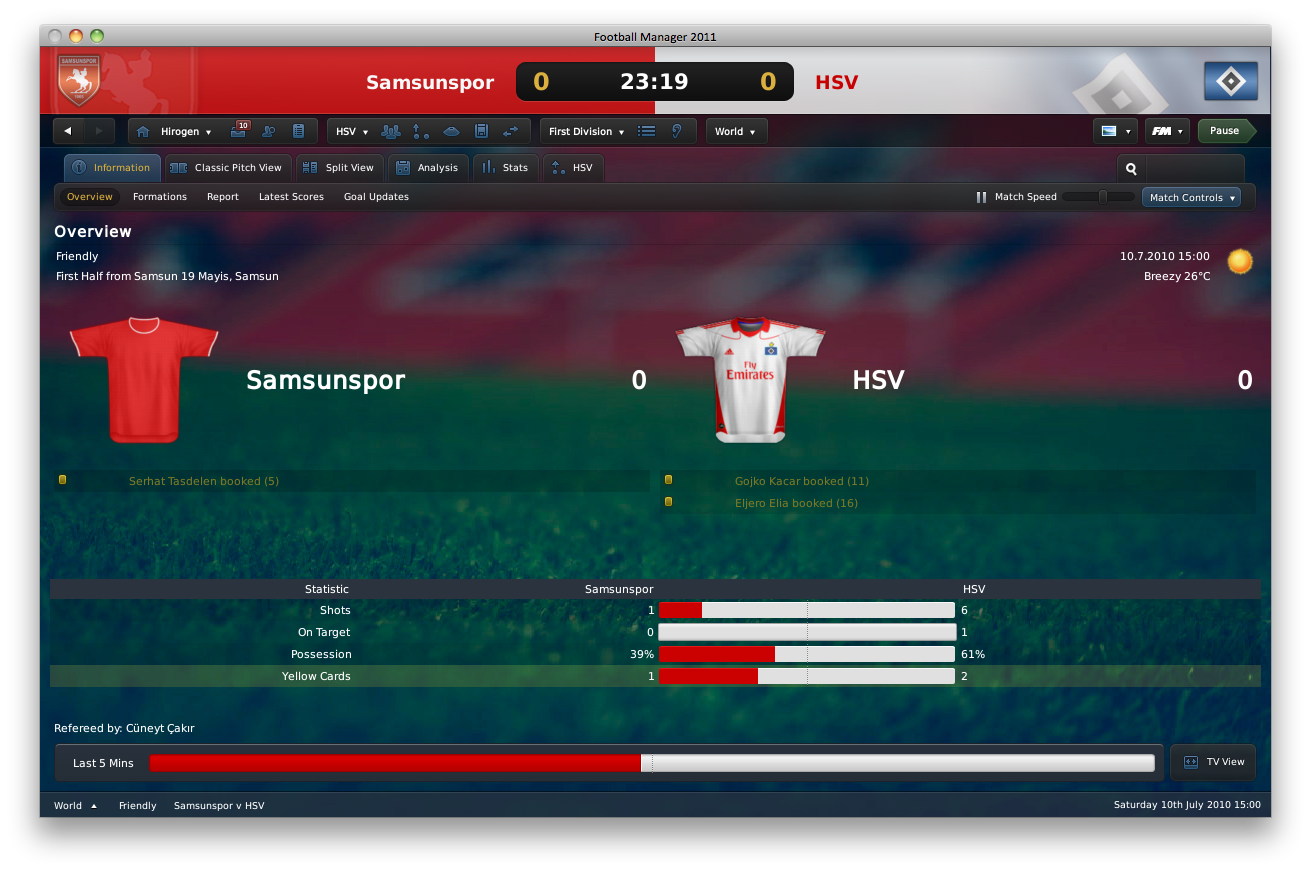Switch to Classic Pitch View tab
The height and width of the screenshot is (872, 1311).
coord(228,168)
